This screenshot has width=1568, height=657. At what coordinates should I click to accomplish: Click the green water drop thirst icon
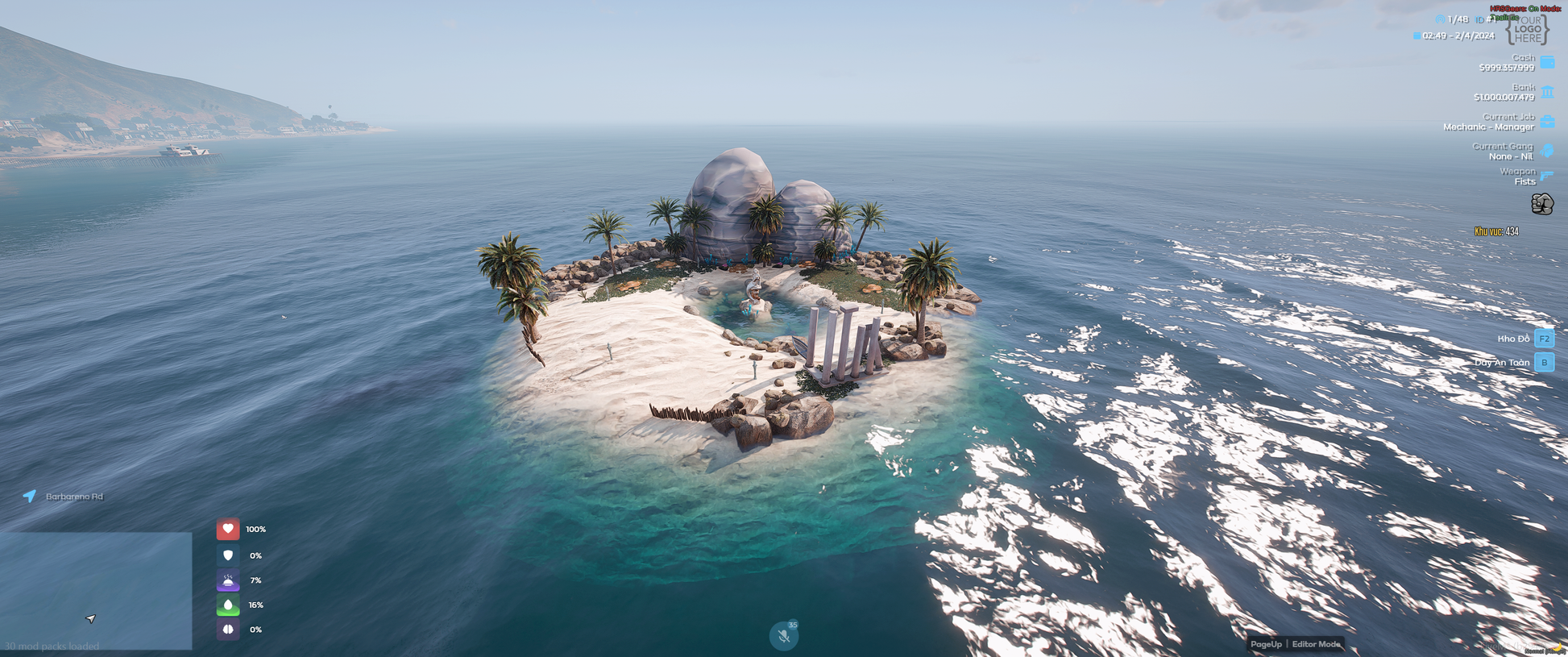coord(228,605)
